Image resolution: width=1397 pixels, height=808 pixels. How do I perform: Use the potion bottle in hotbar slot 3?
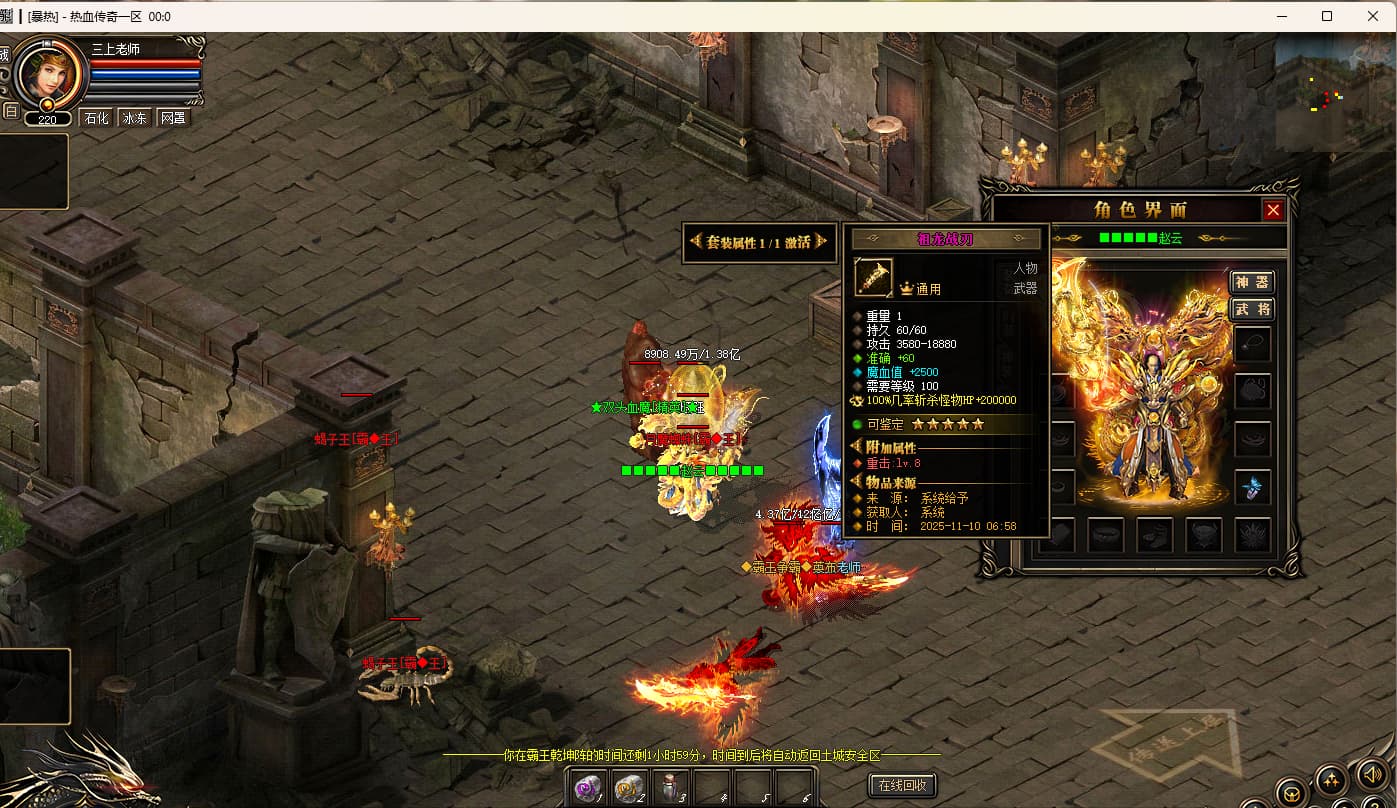(x=671, y=789)
